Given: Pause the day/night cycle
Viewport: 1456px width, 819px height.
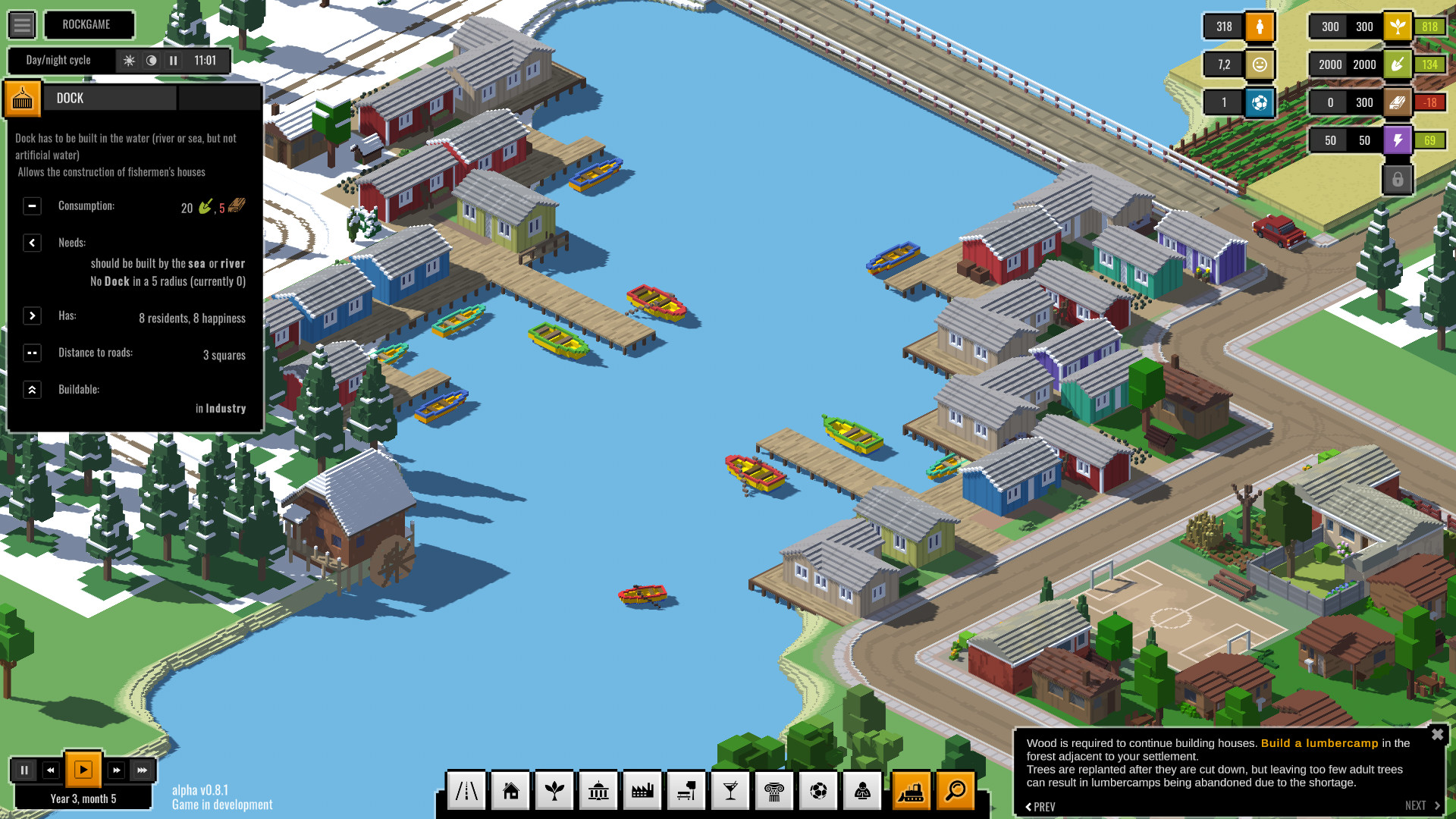Looking at the screenshot, I should (173, 61).
